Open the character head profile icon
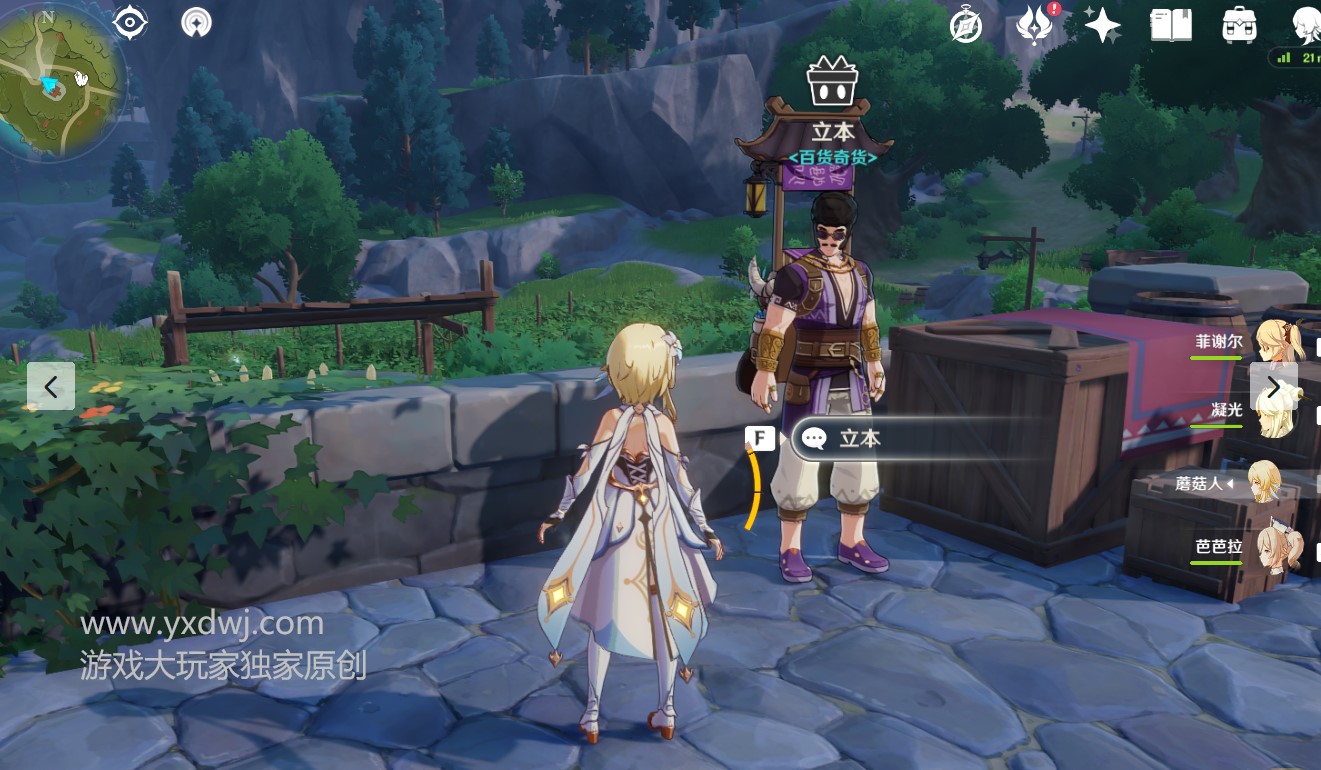Image resolution: width=1321 pixels, height=770 pixels. (1305, 25)
